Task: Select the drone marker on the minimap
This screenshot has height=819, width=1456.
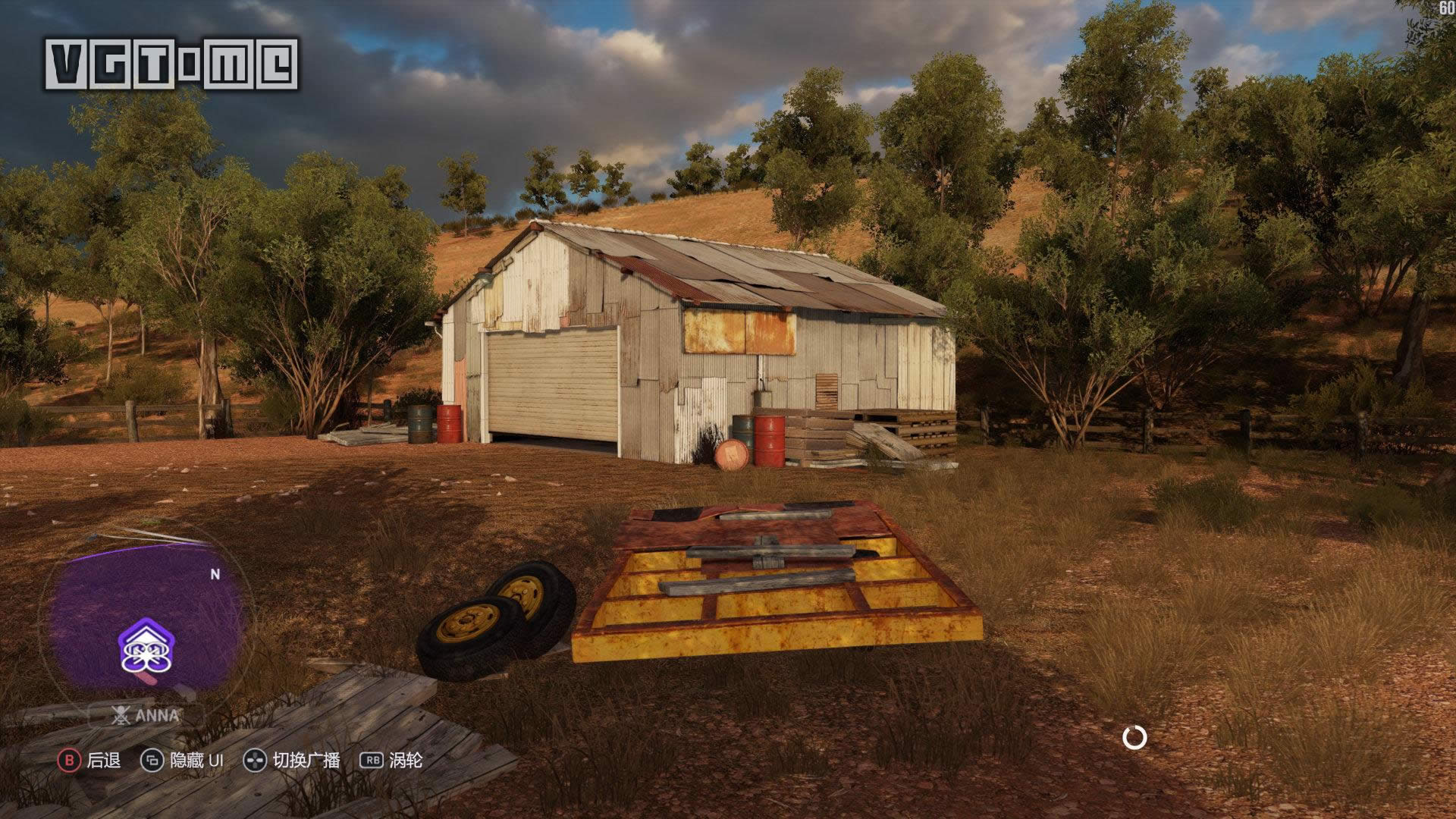Action: (x=146, y=649)
